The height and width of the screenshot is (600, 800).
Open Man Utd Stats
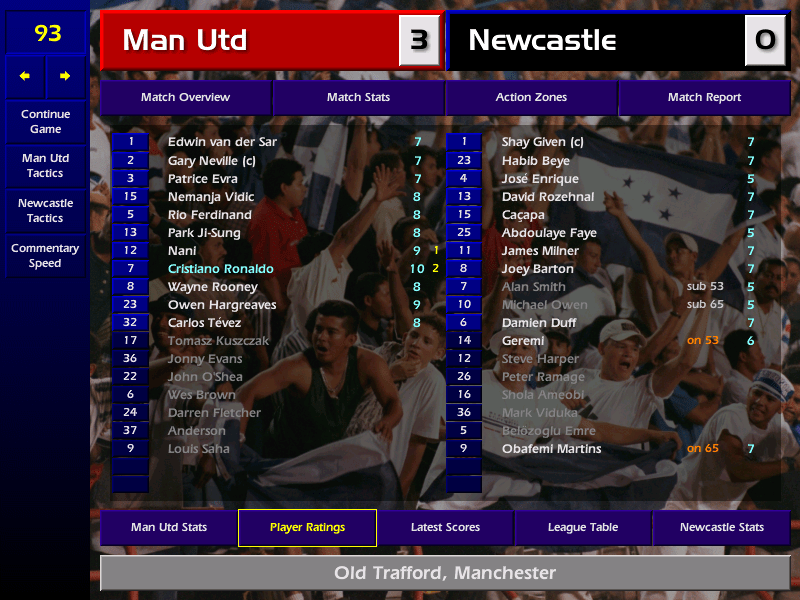(x=169, y=528)
